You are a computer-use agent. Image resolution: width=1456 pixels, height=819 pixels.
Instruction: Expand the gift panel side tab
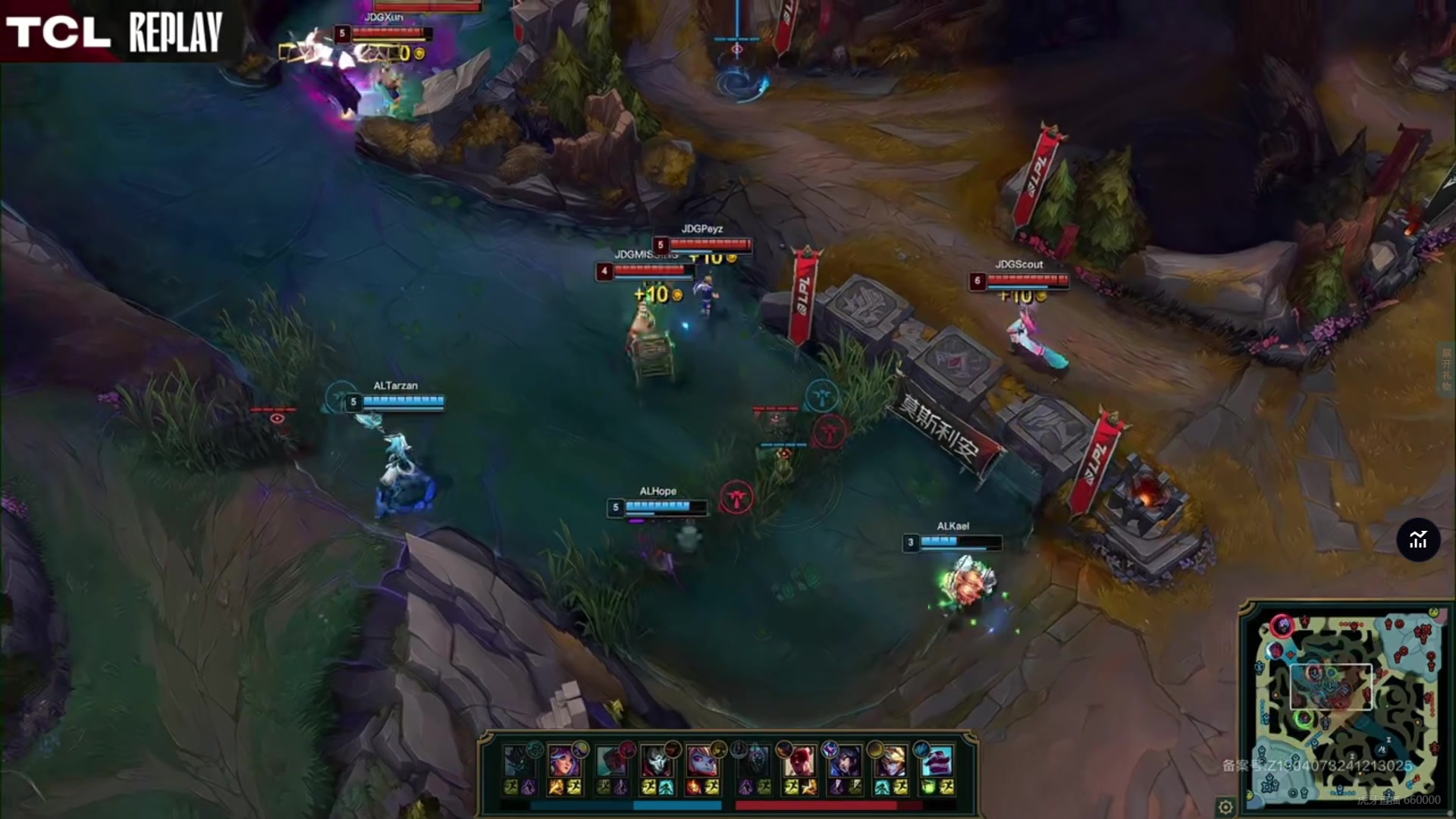pyautogui.click(x=1447, y=369)
